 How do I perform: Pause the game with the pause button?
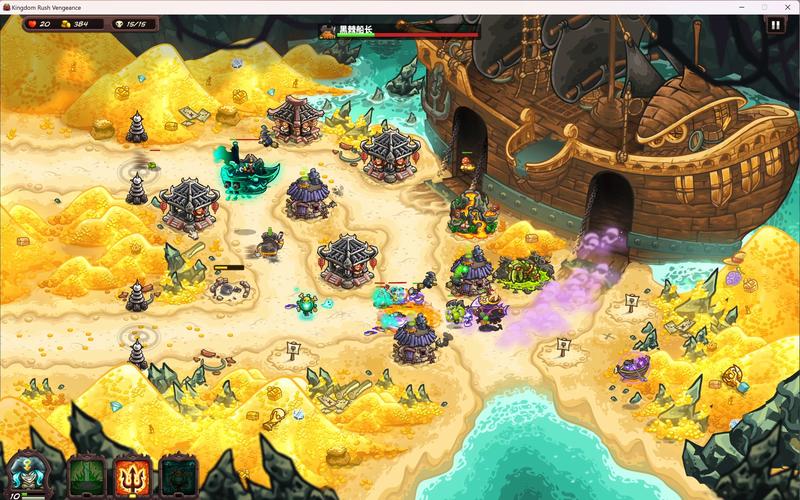(x=776, y=27)
